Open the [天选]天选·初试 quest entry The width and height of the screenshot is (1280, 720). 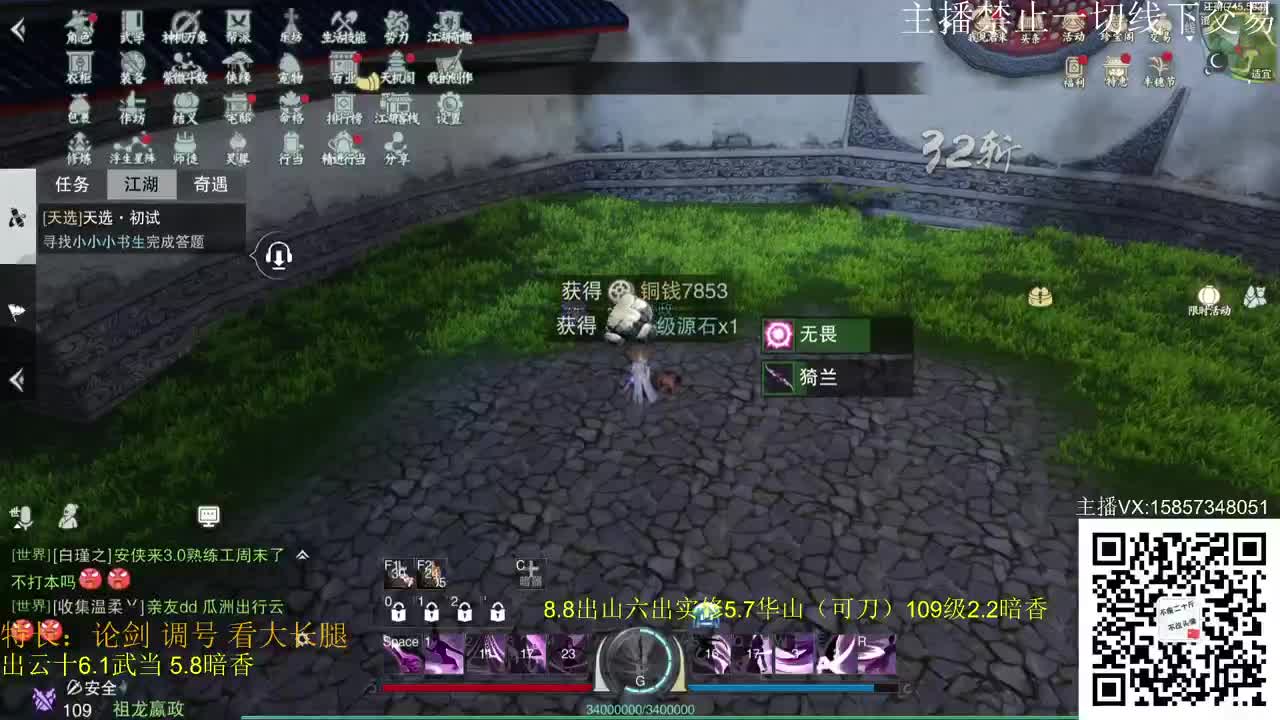coord(102,218)
